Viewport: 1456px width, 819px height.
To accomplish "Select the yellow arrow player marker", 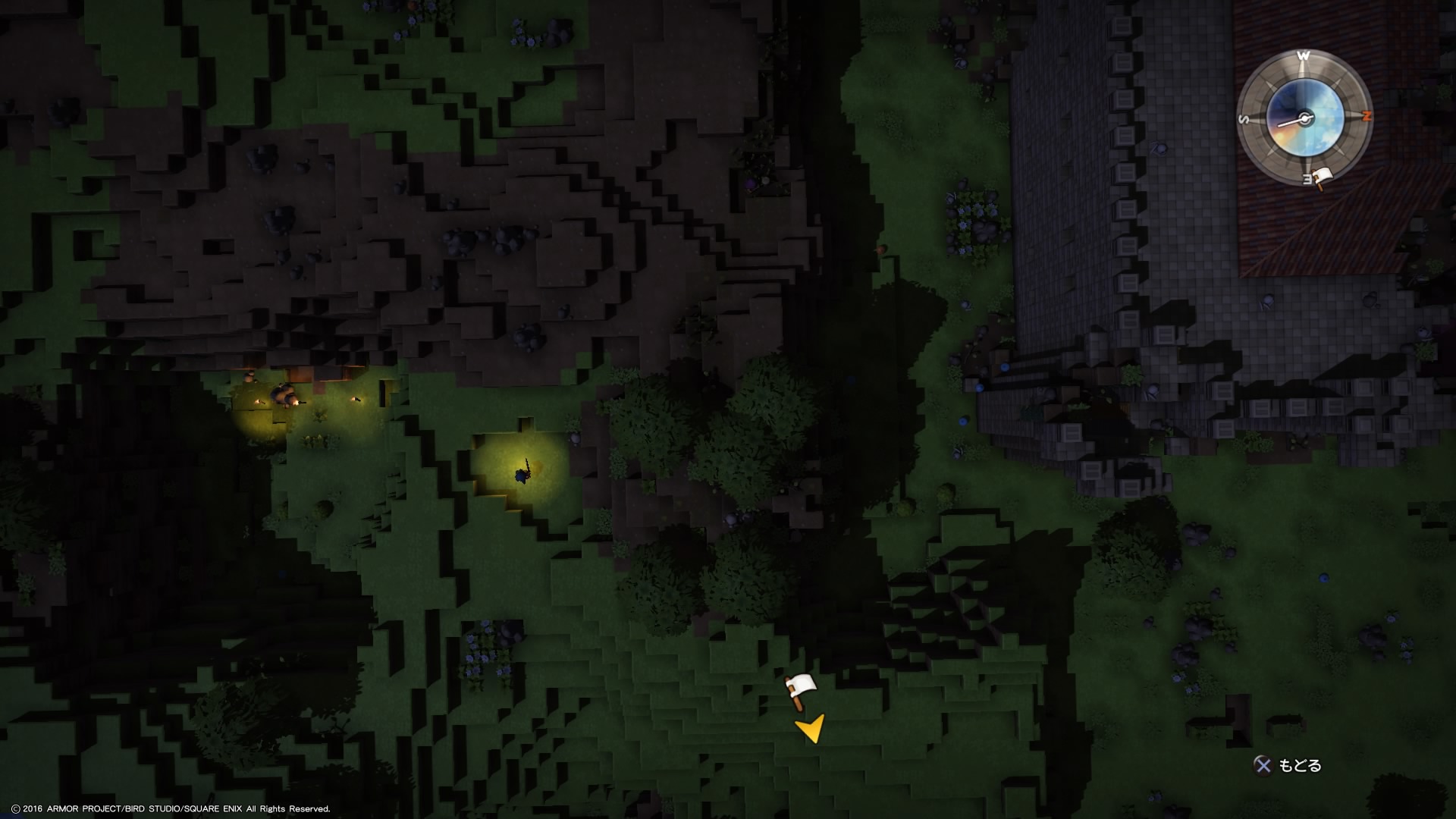I will pyautogui.click(x=810, y=729).
